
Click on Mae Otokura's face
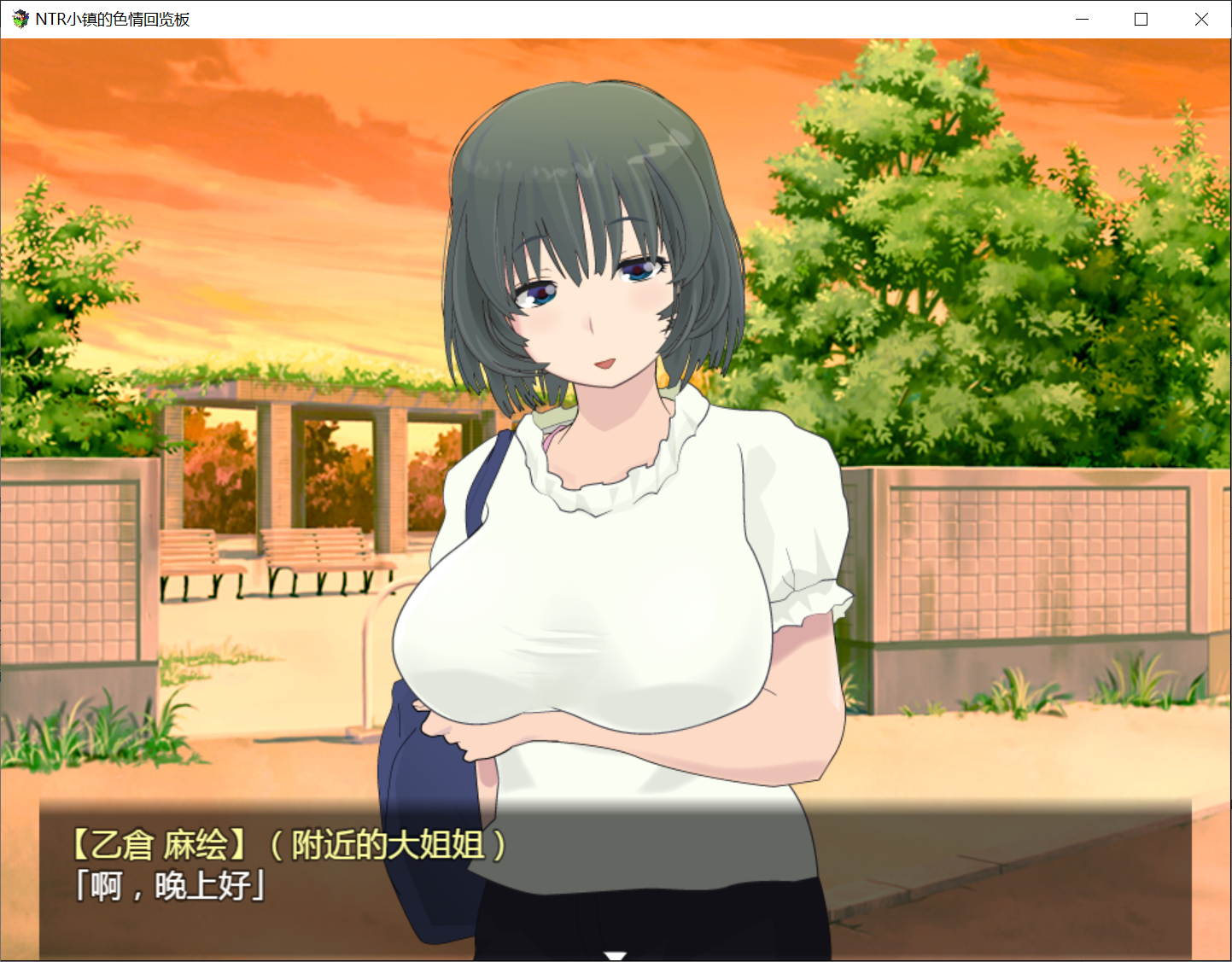point(589,316)
